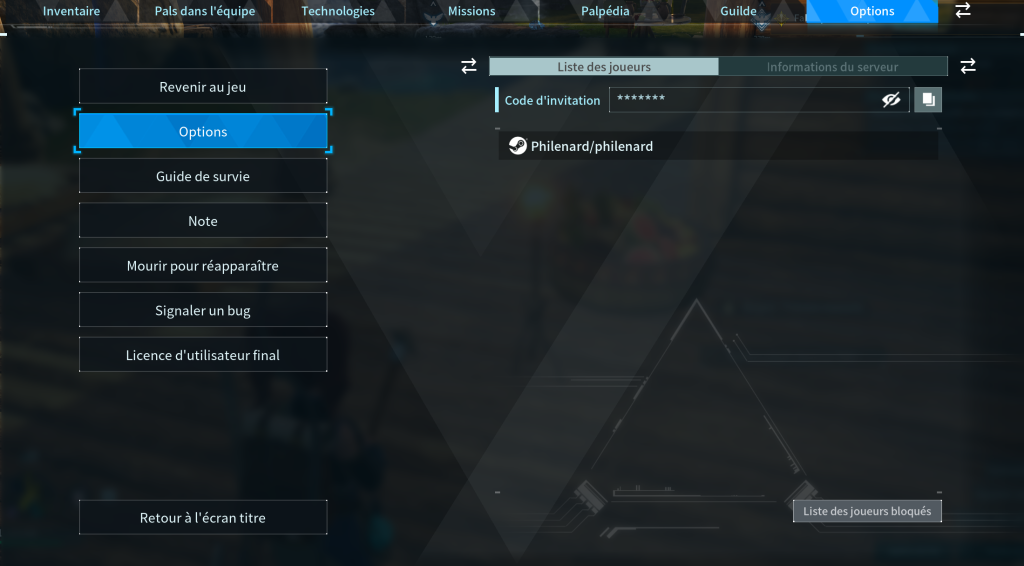This screenshot has width=1024, height=566.
Task: Select player Philenard/philenard in the list
Action: (x=718, y=146)
